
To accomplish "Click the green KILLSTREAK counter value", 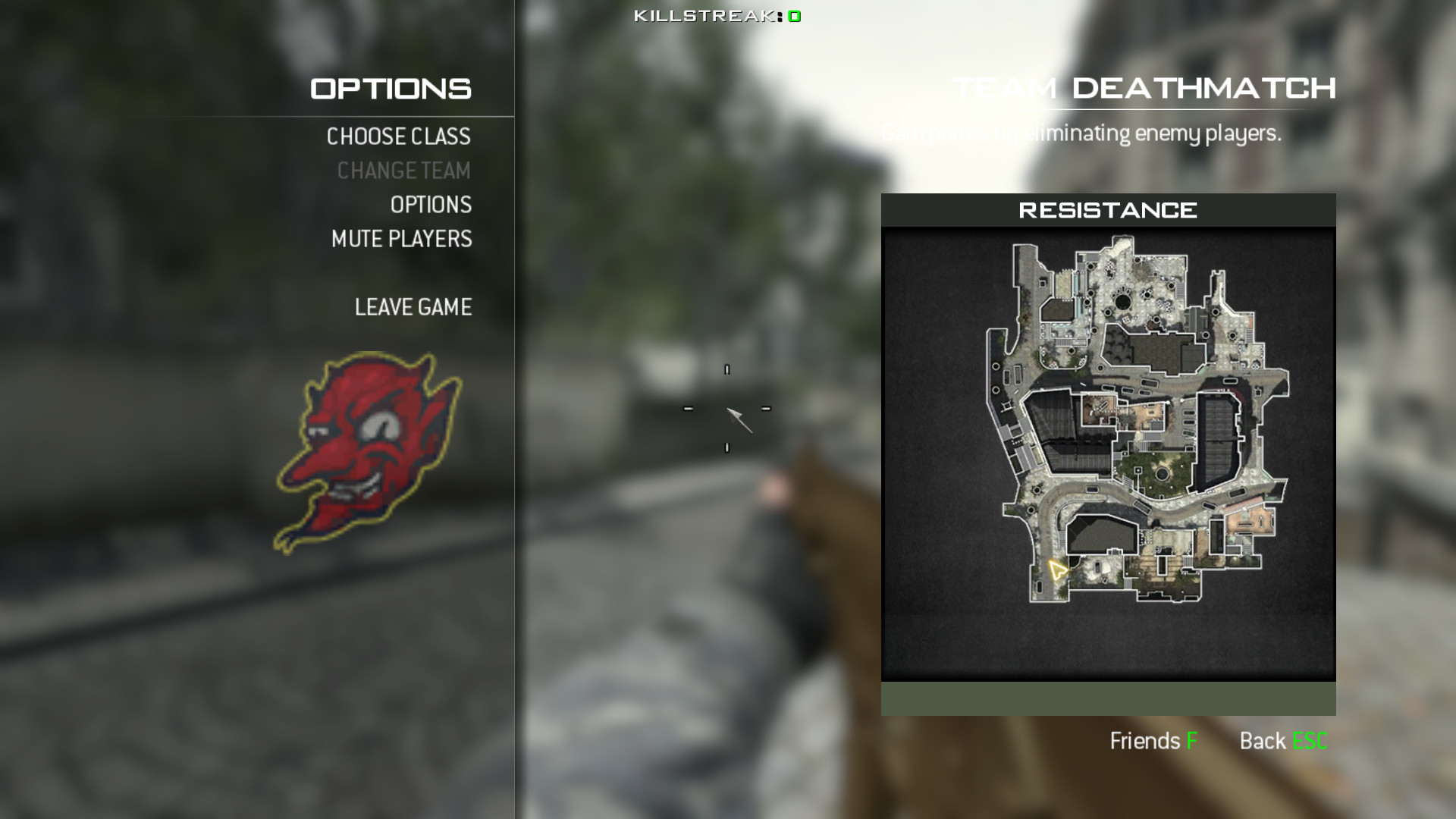I will [x=792, y=14].
